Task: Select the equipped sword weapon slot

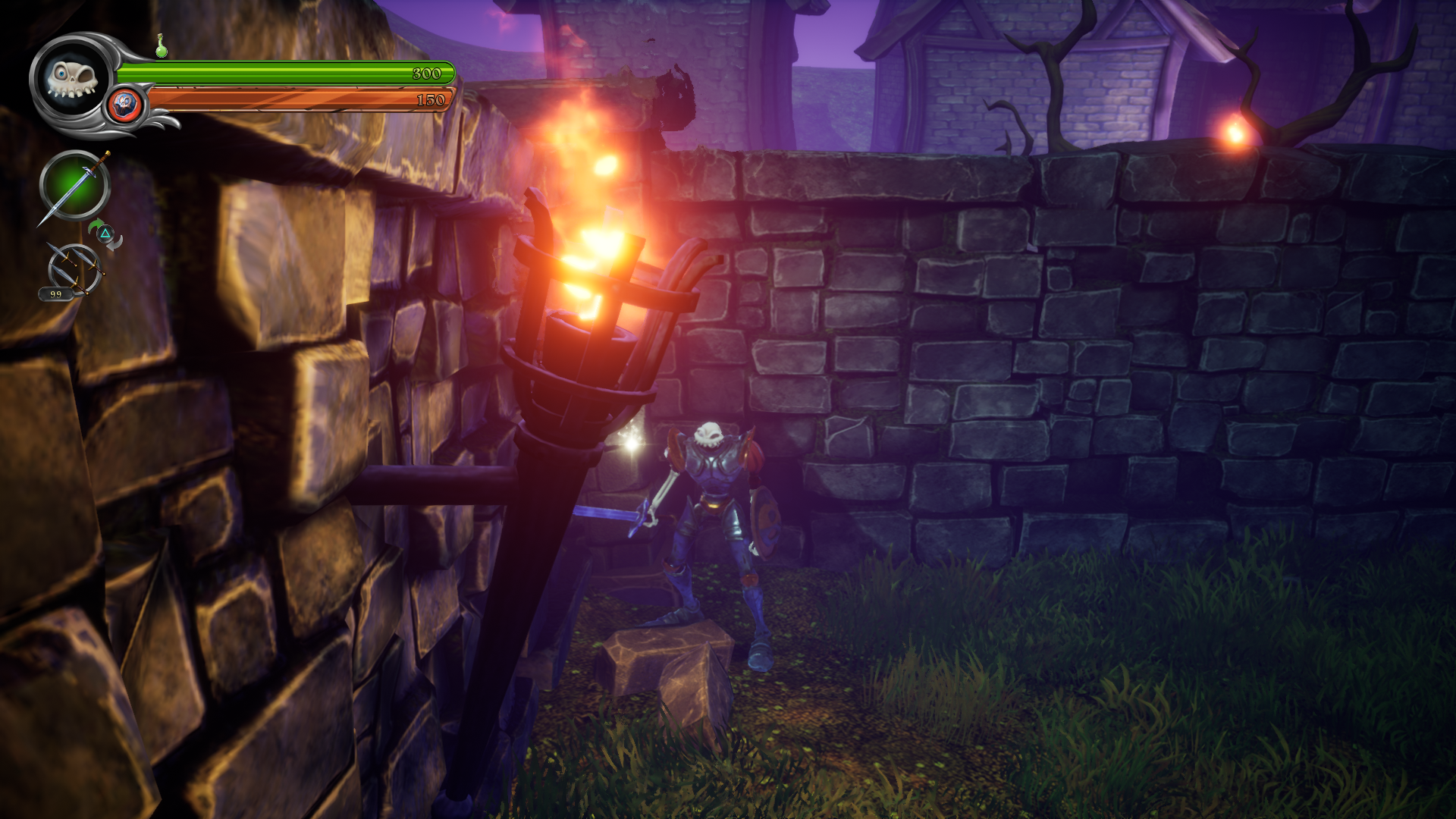Action: click(x=74, y=186)
